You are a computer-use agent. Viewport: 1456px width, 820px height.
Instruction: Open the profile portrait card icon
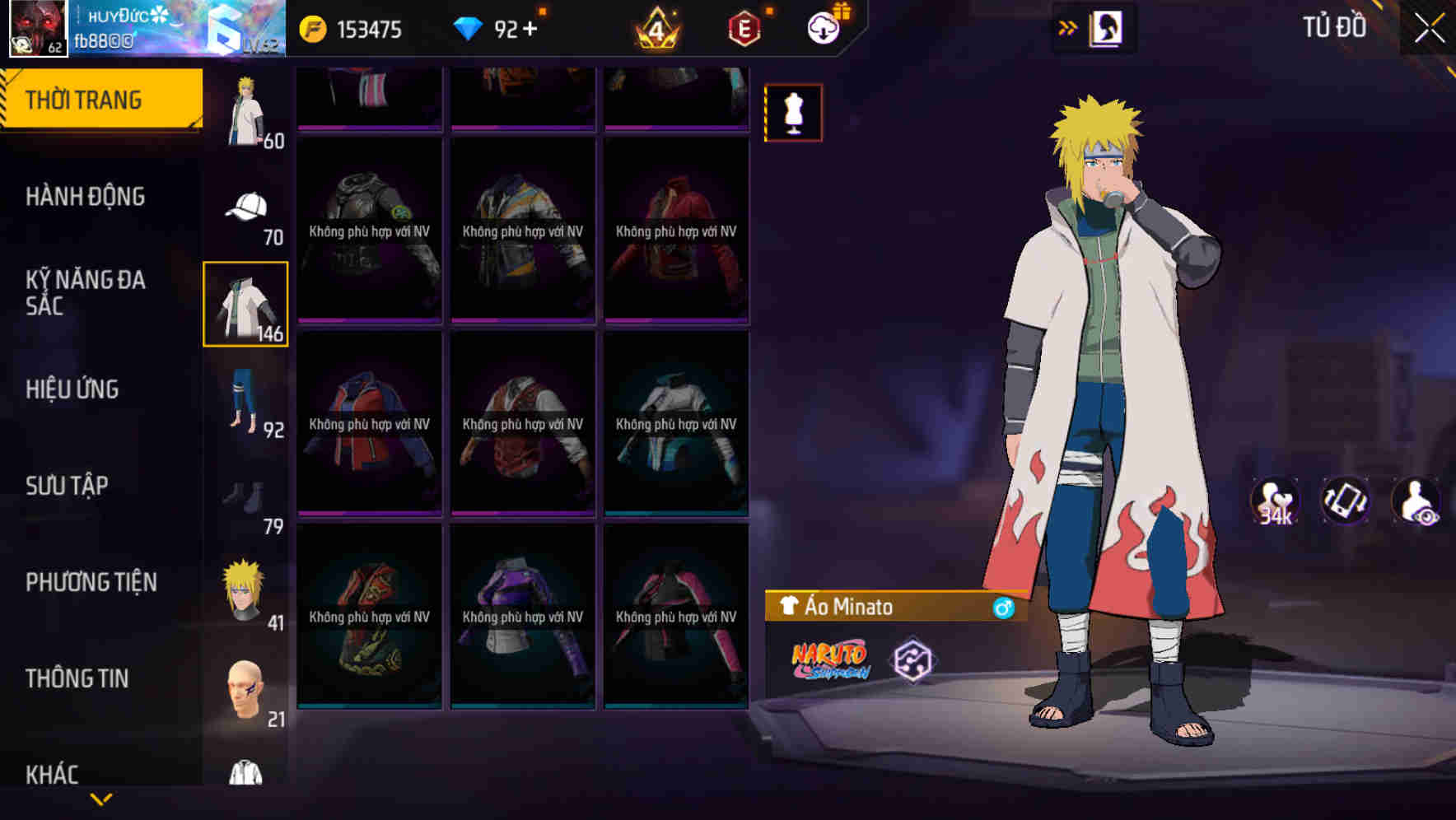tap(1108, 27)
